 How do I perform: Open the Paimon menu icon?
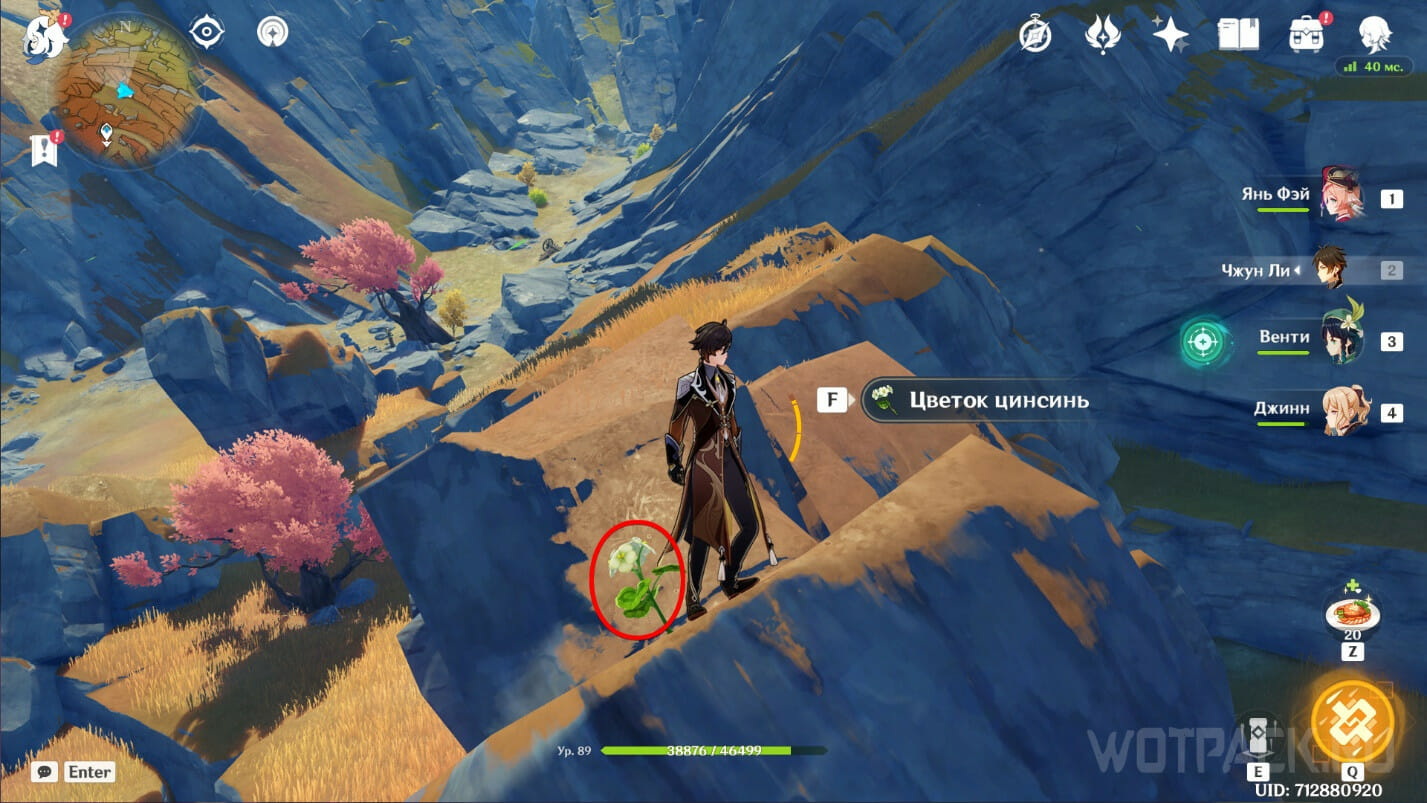point(46,38)
